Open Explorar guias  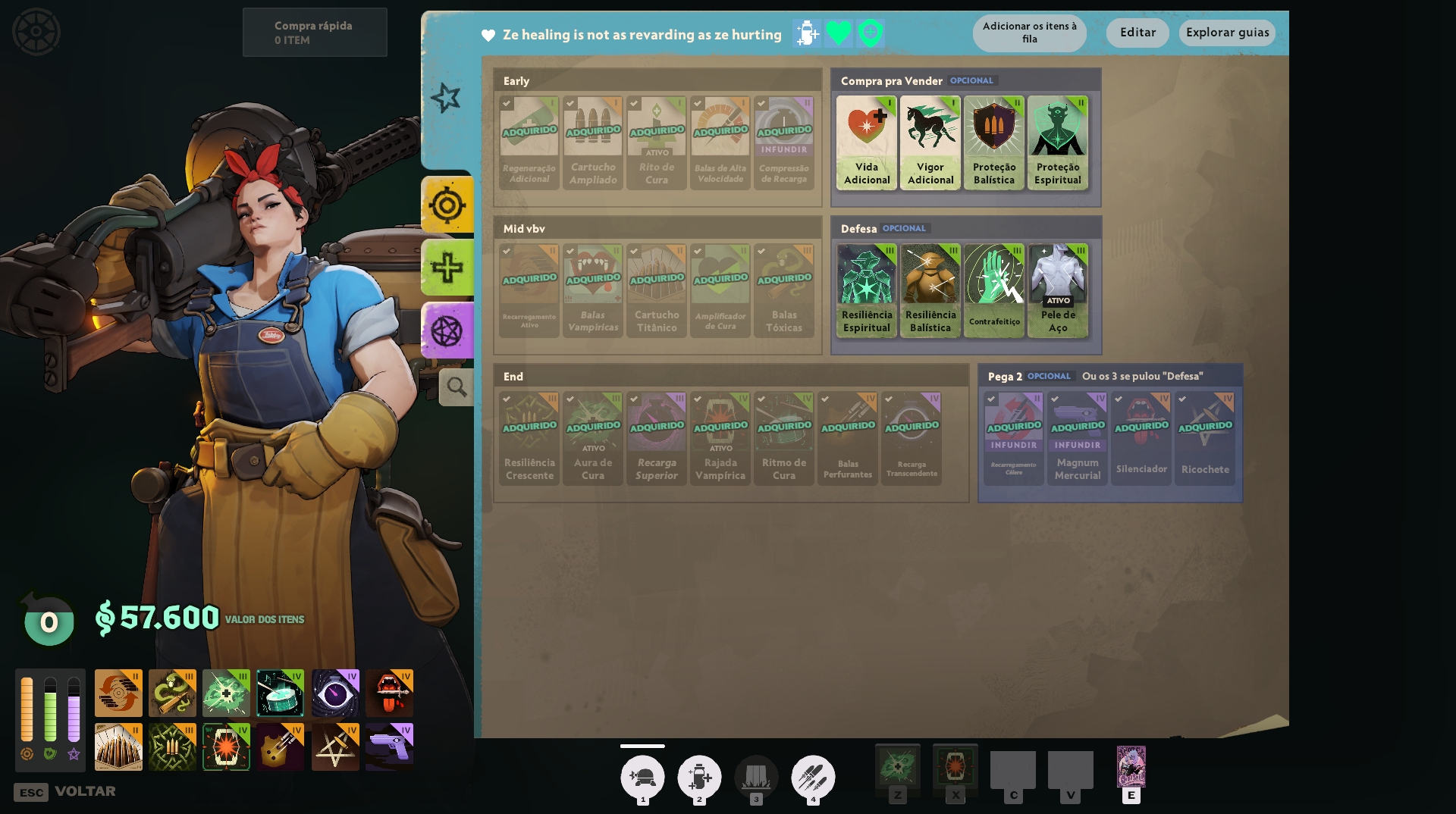[x=1227, y=33]
